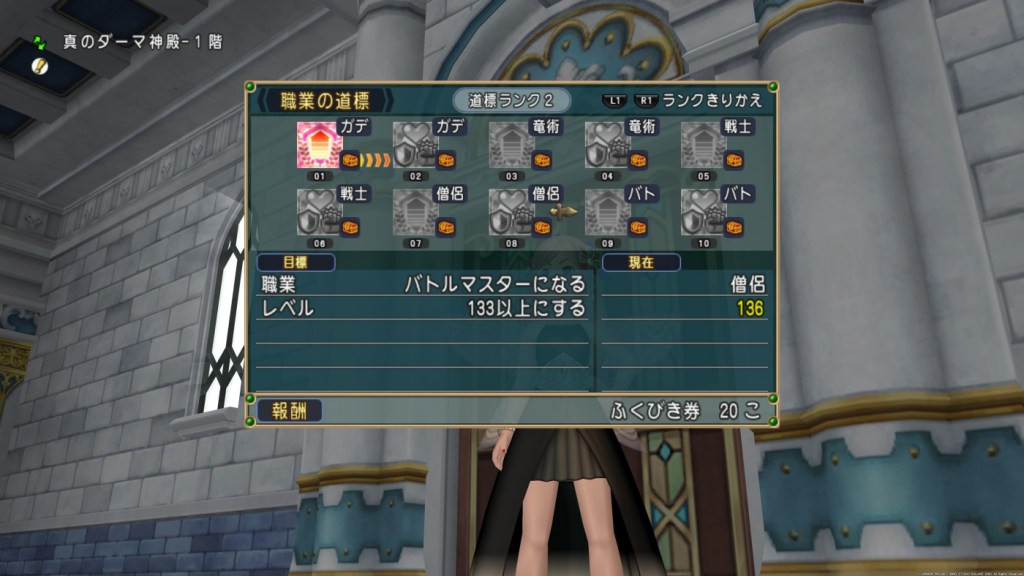1024x576 pixels.
Task: Select milestone tile 10 for バト
Action: (704, 211)
